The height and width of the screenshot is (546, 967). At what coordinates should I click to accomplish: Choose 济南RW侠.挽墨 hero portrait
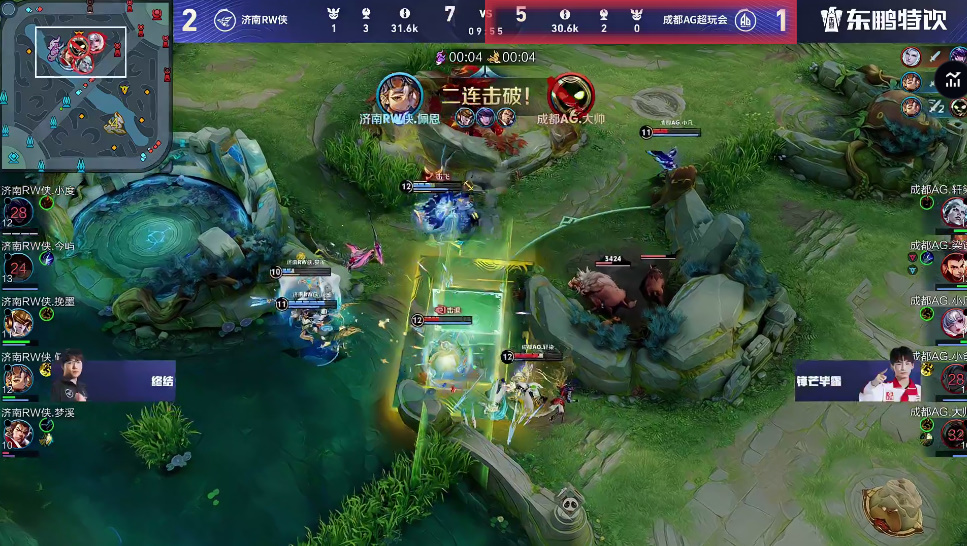click(18, 322)
